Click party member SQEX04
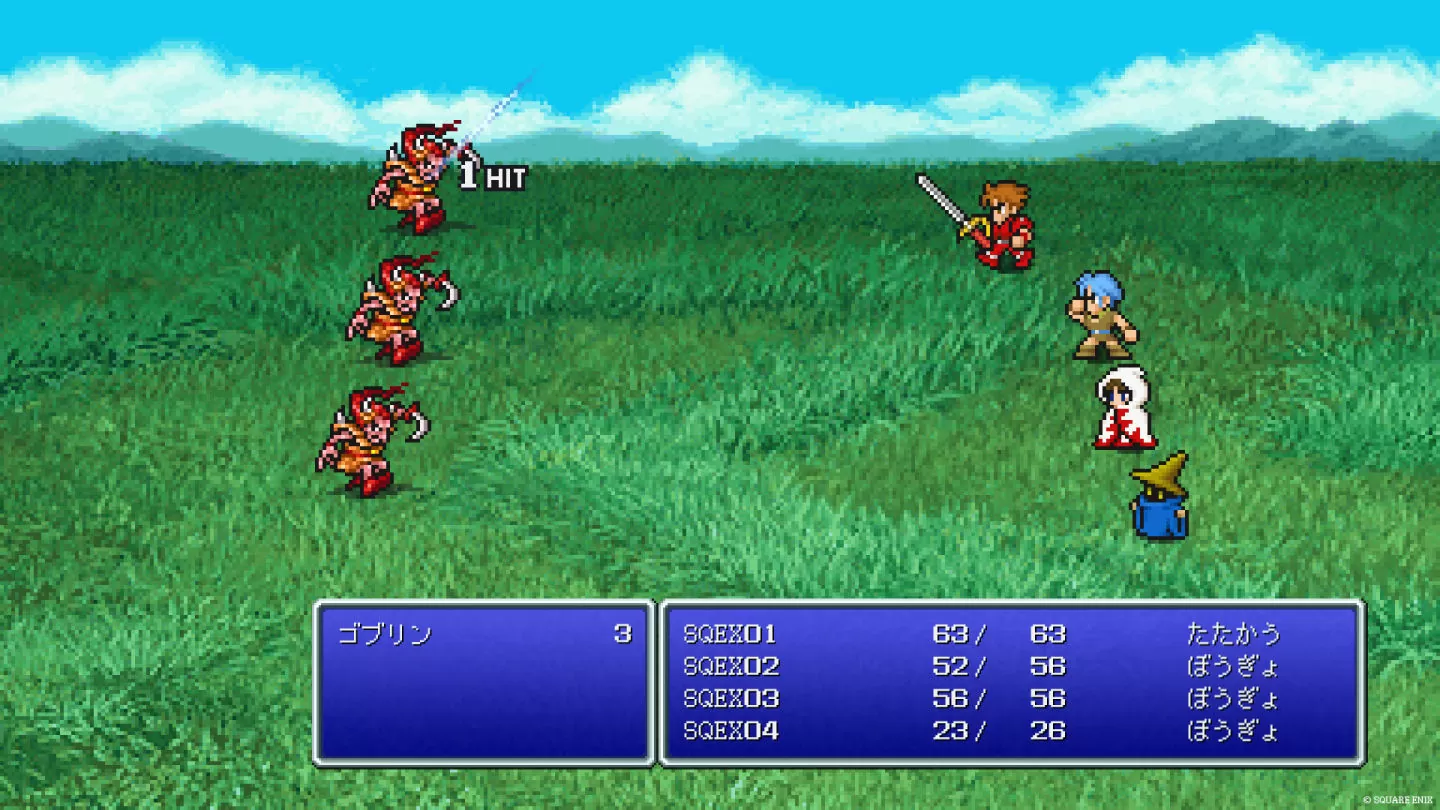This screenshot has width=1440, height=810. 730,731
